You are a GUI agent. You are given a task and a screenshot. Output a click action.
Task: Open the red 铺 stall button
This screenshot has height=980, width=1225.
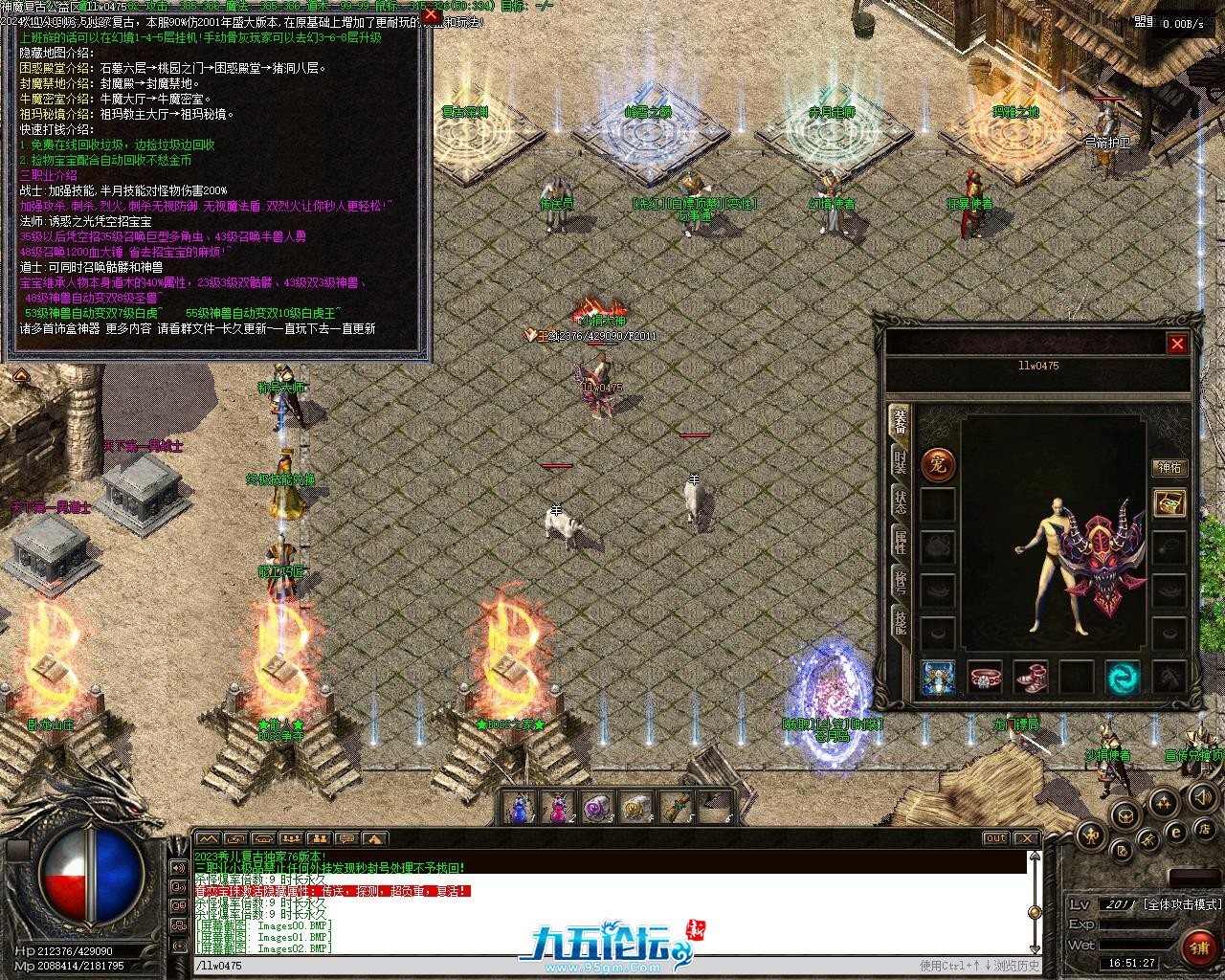click(1199, 948)
